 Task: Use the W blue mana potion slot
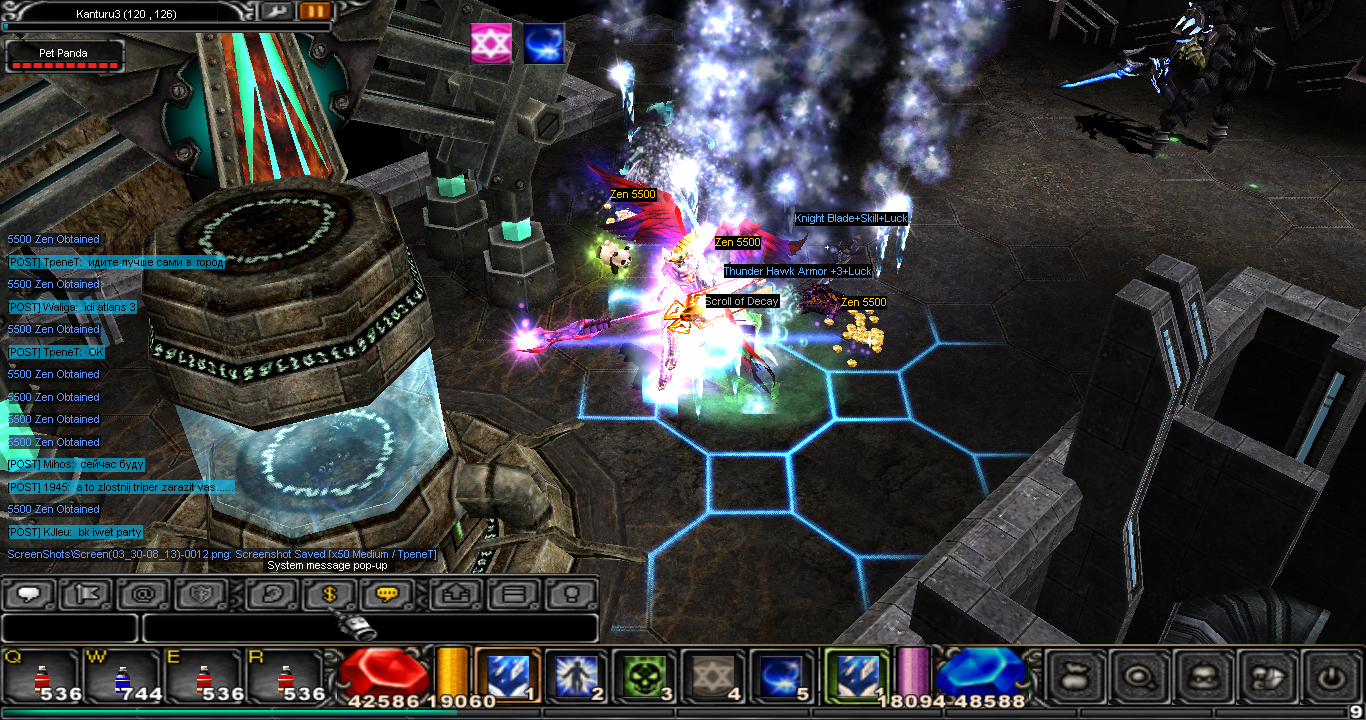122,676
